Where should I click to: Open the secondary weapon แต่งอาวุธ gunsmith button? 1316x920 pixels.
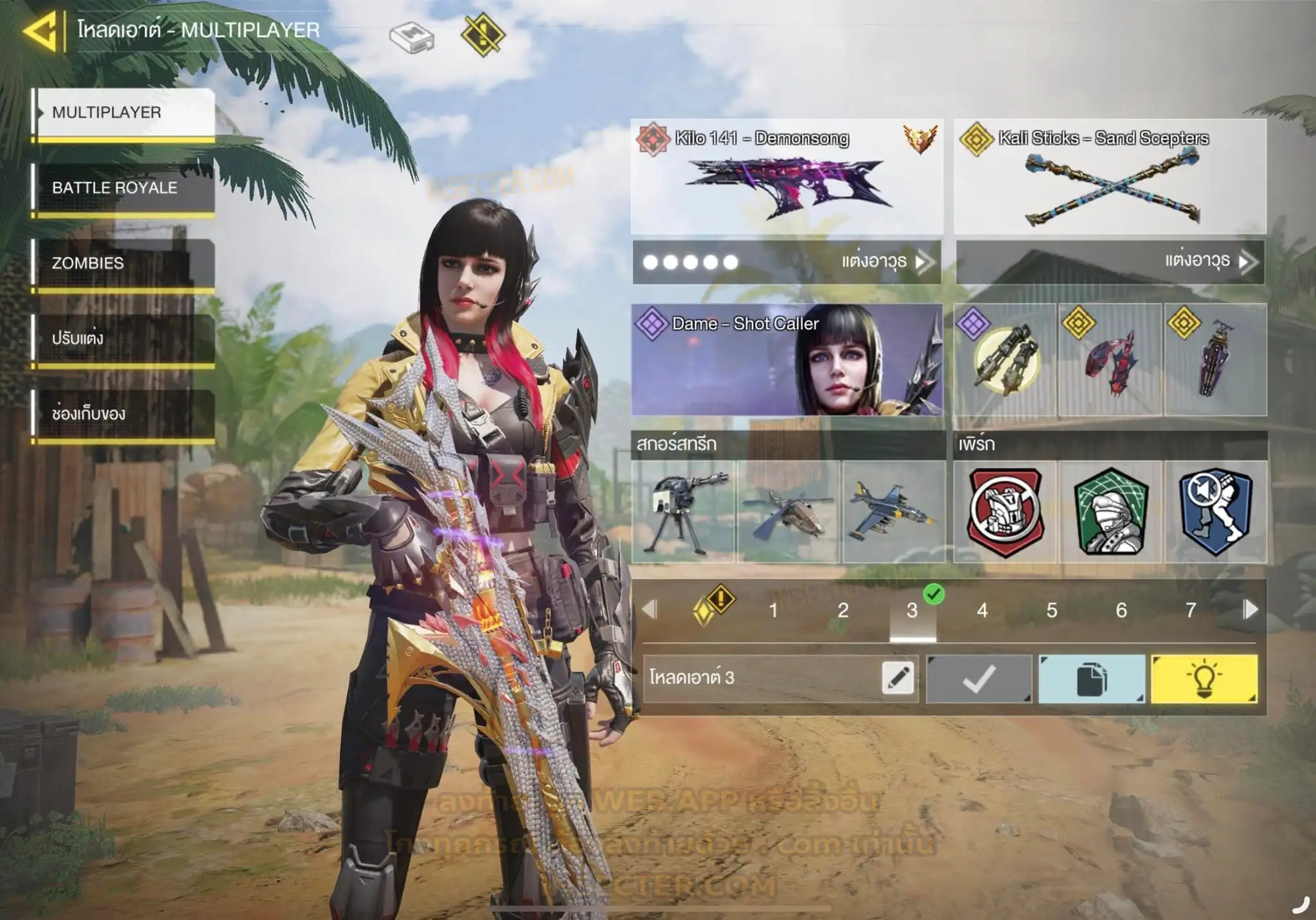tap(1207, 262)
